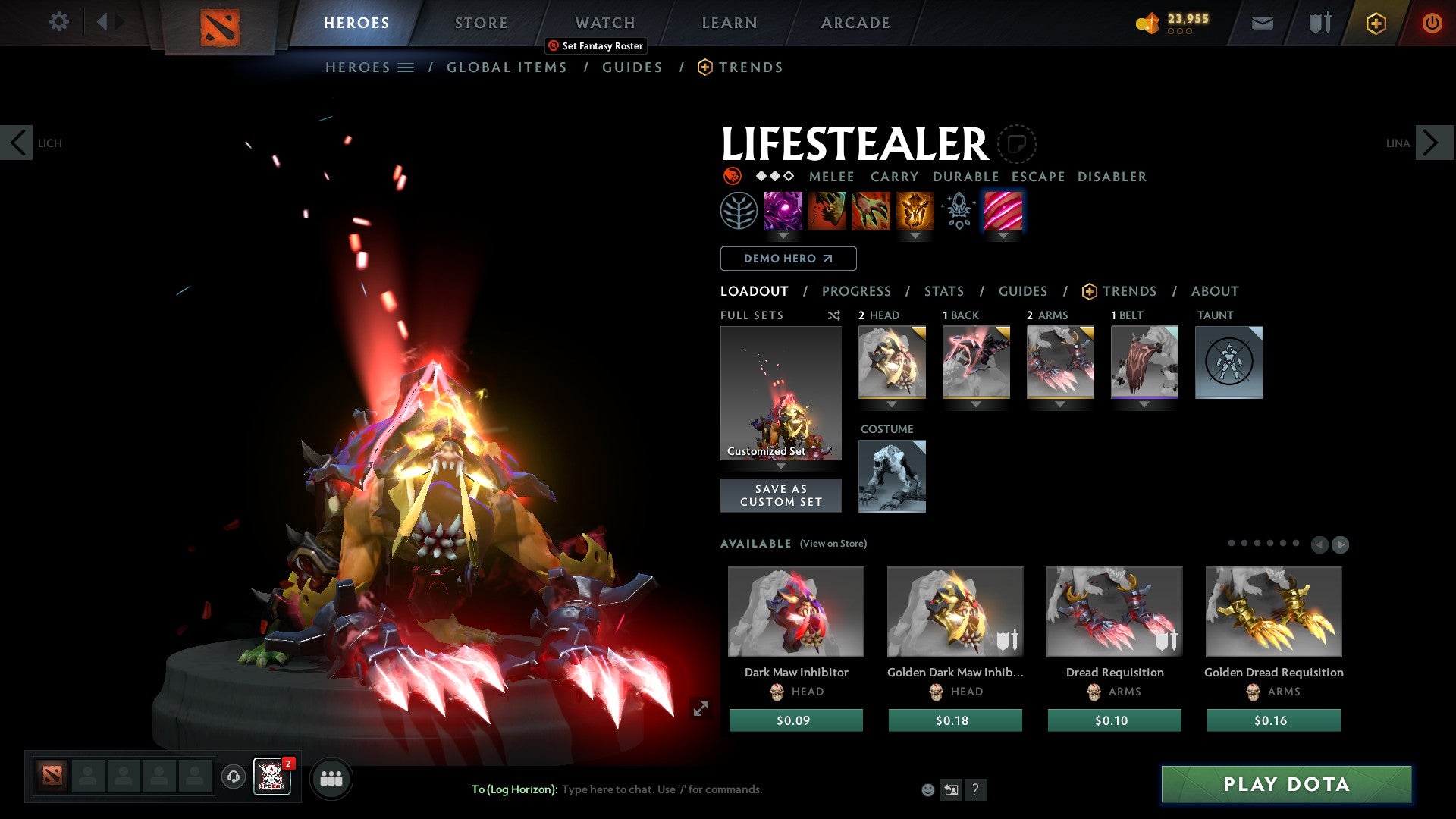Click the Dota Plus hexagon icon

1375,23
